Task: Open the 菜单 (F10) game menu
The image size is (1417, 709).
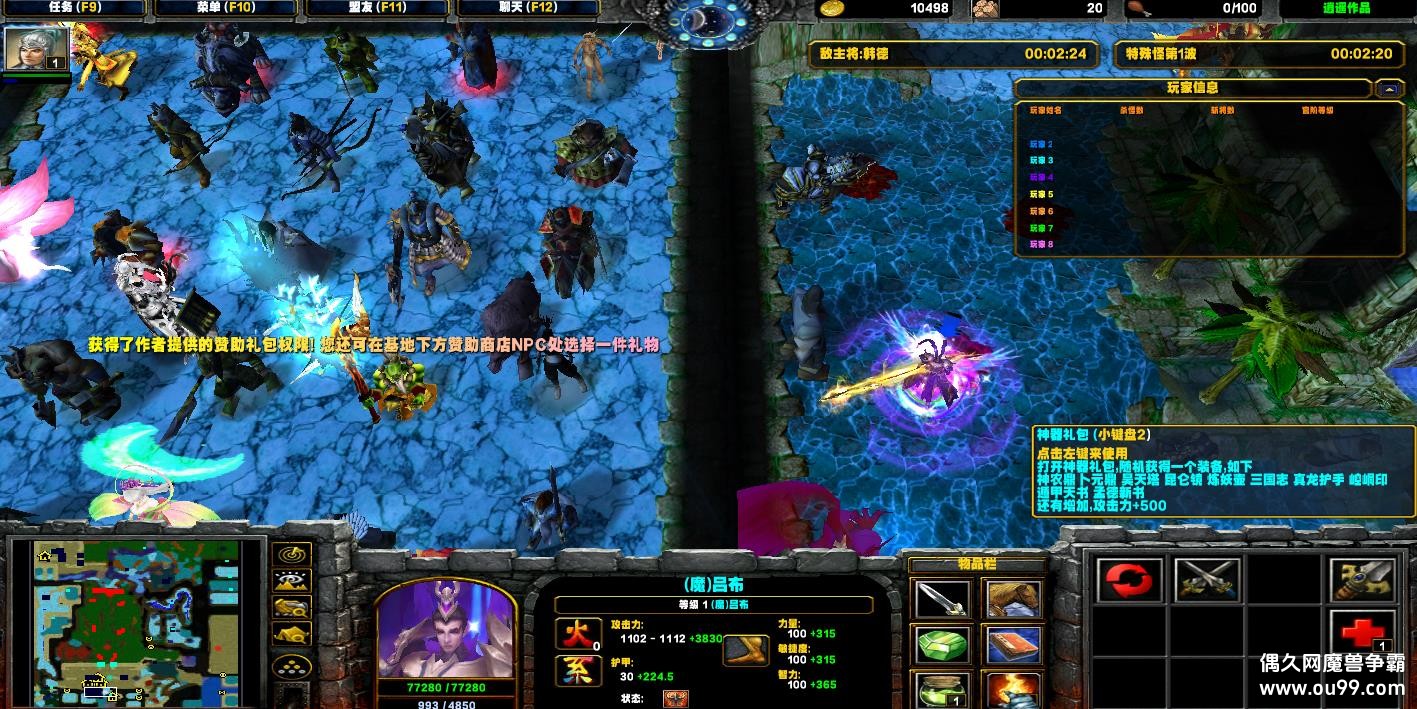Action: tap(226, 8)
